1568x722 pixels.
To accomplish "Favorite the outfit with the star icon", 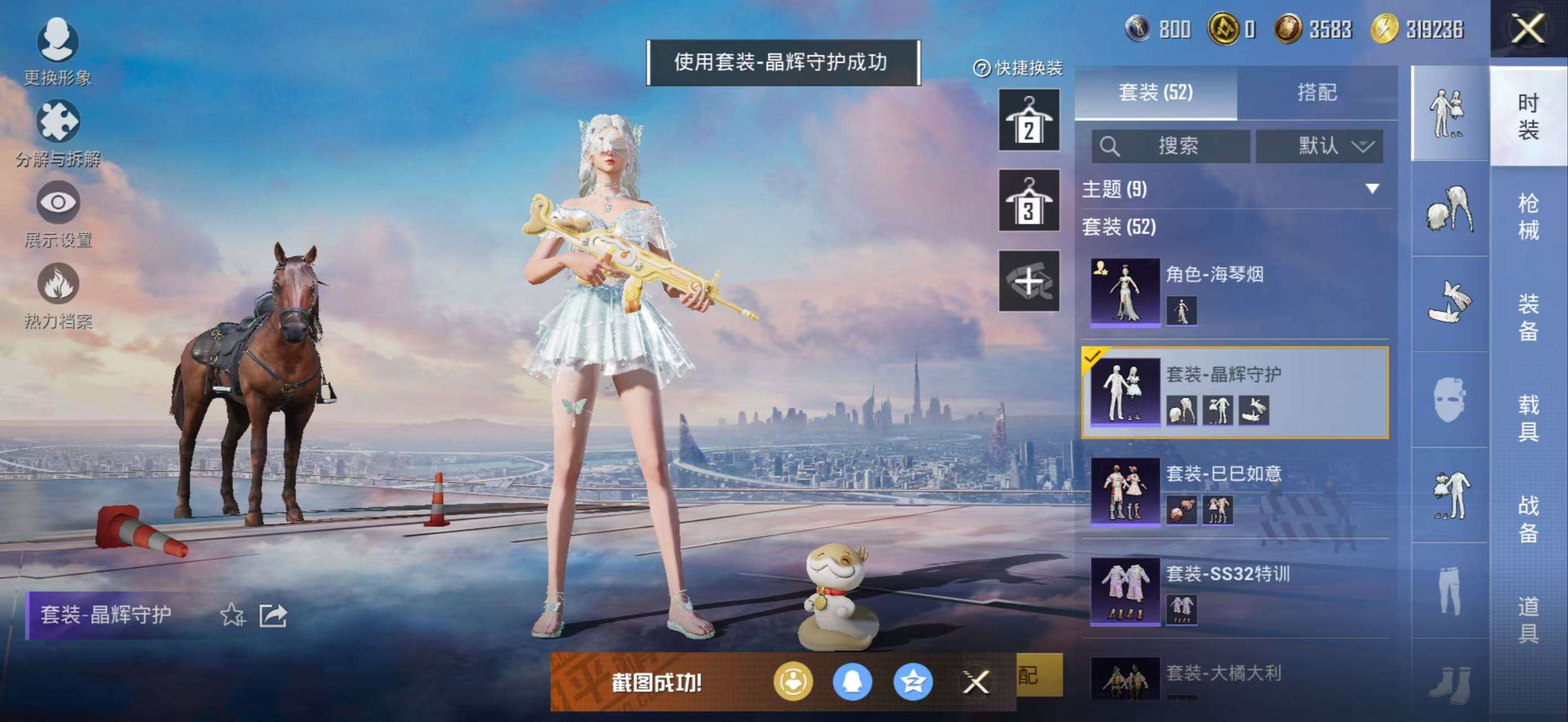I will pos(232,615).
